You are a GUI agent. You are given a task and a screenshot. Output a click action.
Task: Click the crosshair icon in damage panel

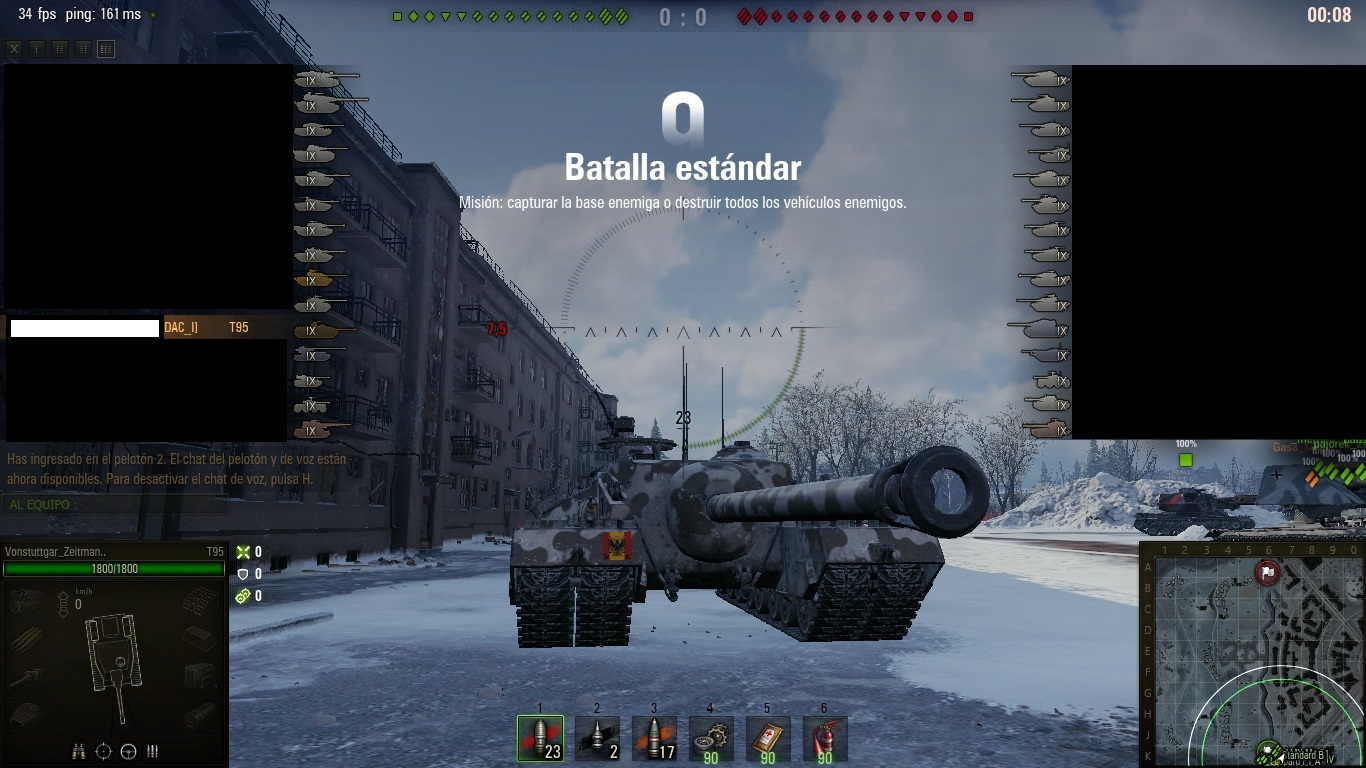[103, 751]
